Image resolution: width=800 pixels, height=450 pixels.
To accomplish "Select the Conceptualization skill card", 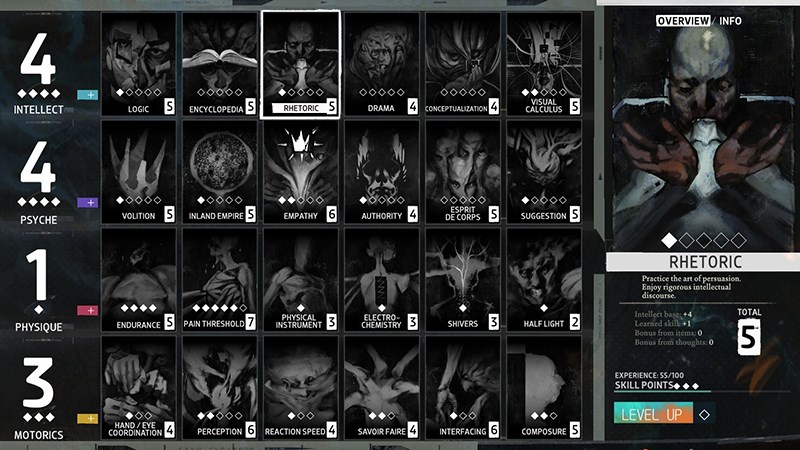I will [463, 64].
